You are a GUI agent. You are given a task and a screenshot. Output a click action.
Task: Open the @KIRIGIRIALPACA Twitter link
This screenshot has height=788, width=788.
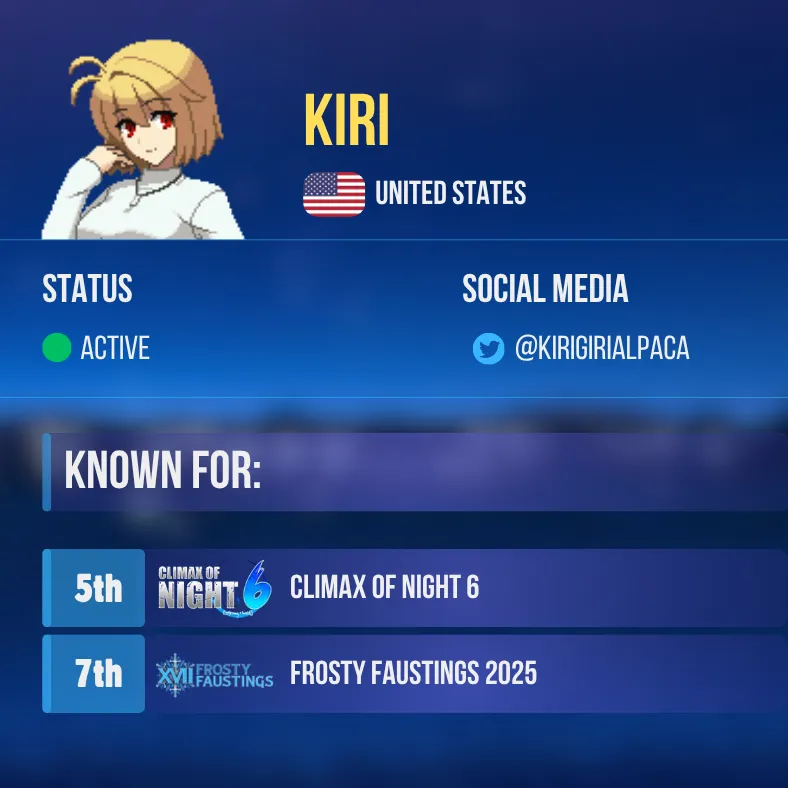pos(601,348)
